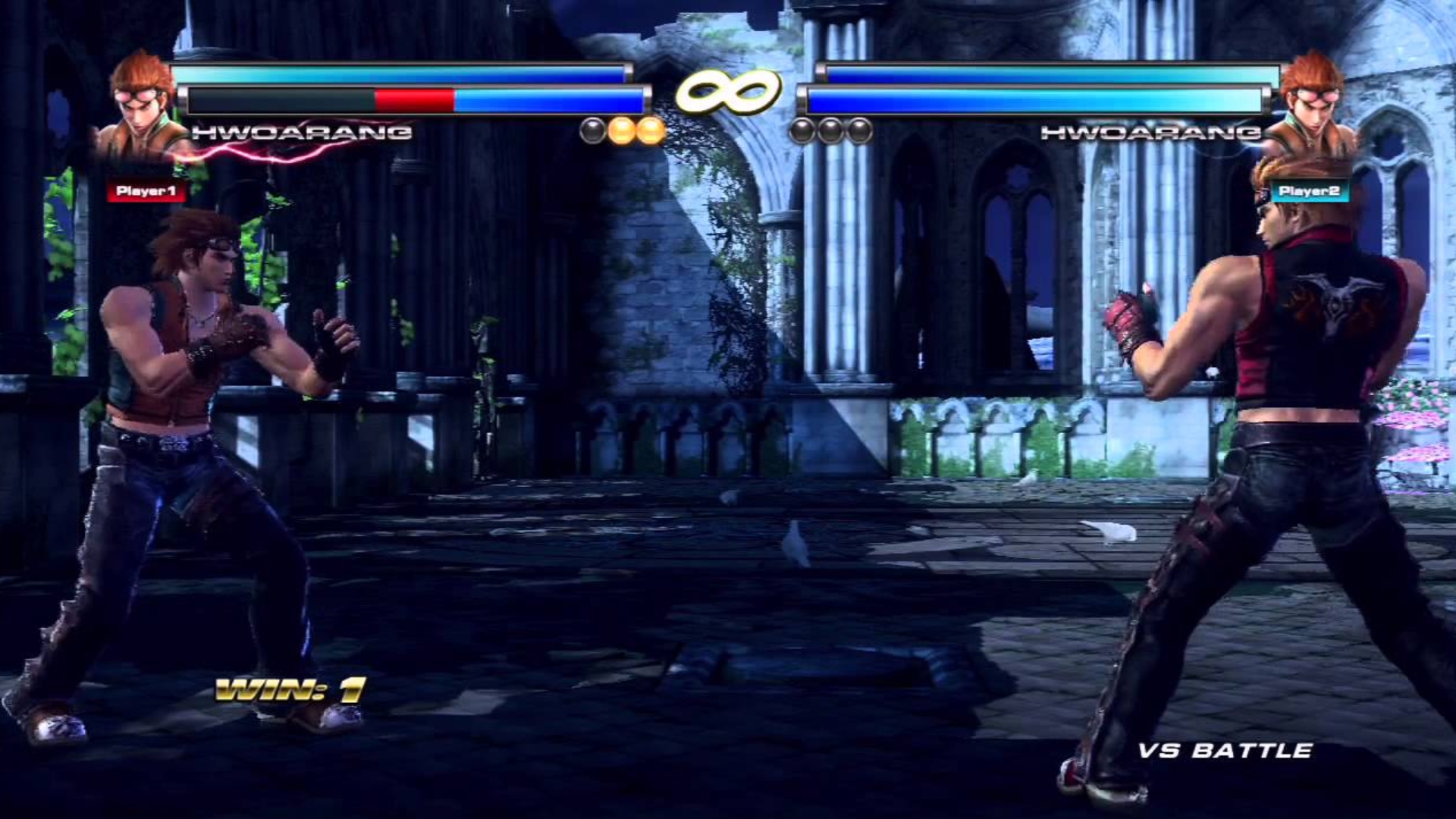The width and height of the screenshot is (1456, 819).
Task: Select the red Player1 tag
Action: coord(146,191)
